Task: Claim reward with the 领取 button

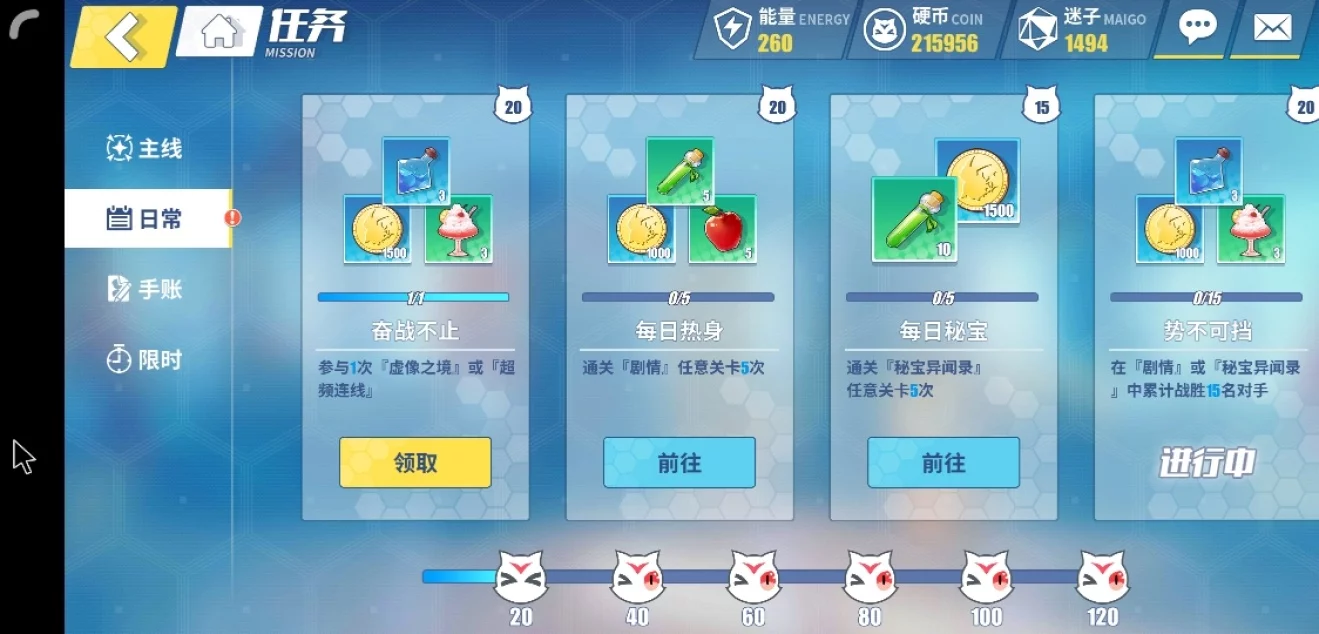Action: (x=415, y=462)
